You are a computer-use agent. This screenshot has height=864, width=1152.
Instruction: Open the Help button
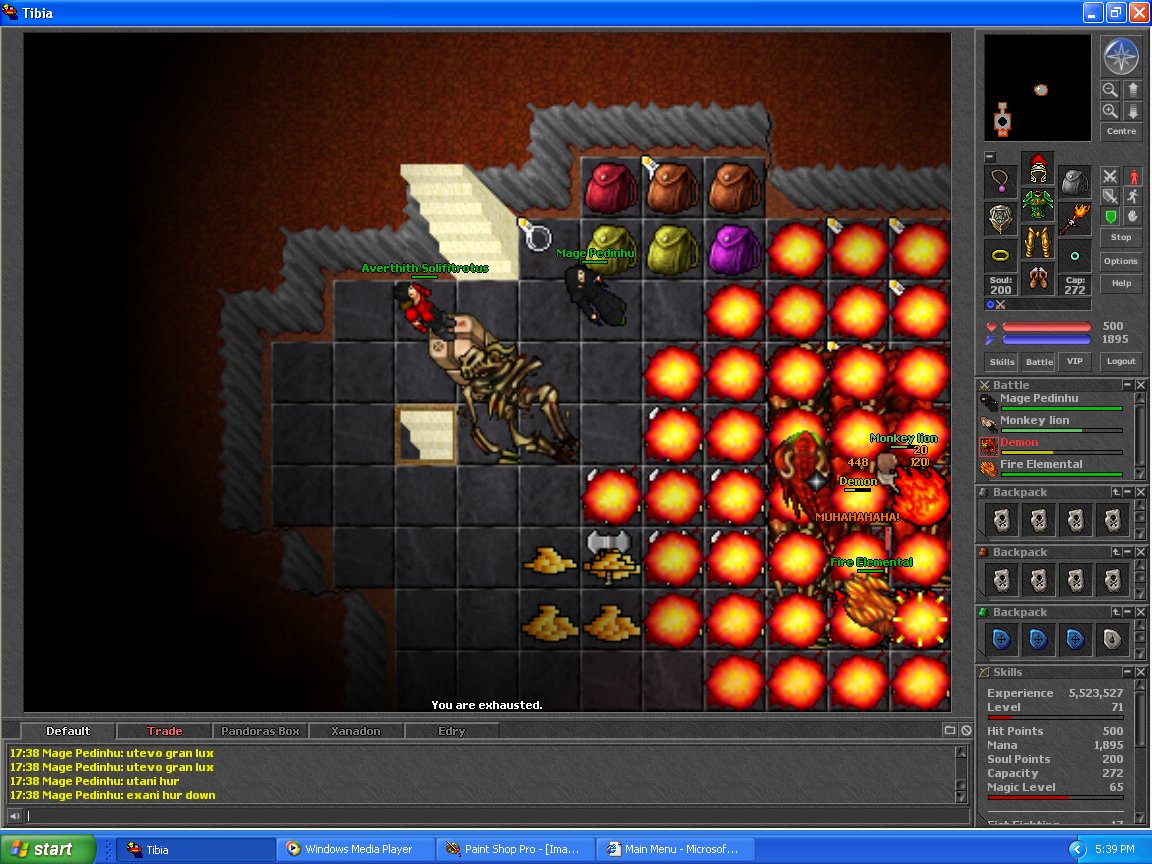pyautogui.click(x=1121, y=284)
